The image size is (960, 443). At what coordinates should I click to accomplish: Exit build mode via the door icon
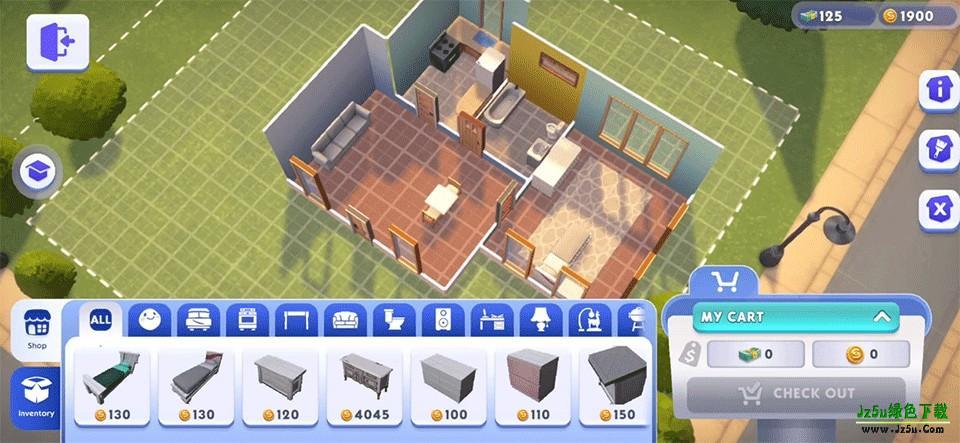57,42
